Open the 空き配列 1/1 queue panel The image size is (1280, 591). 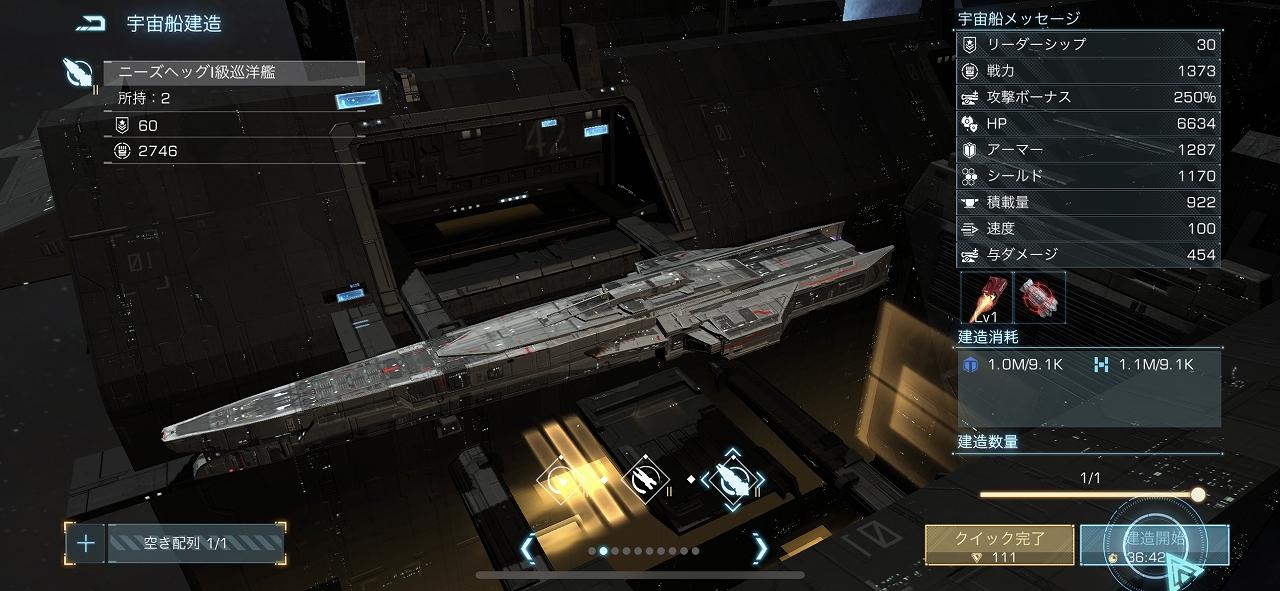tap(195, 543)
